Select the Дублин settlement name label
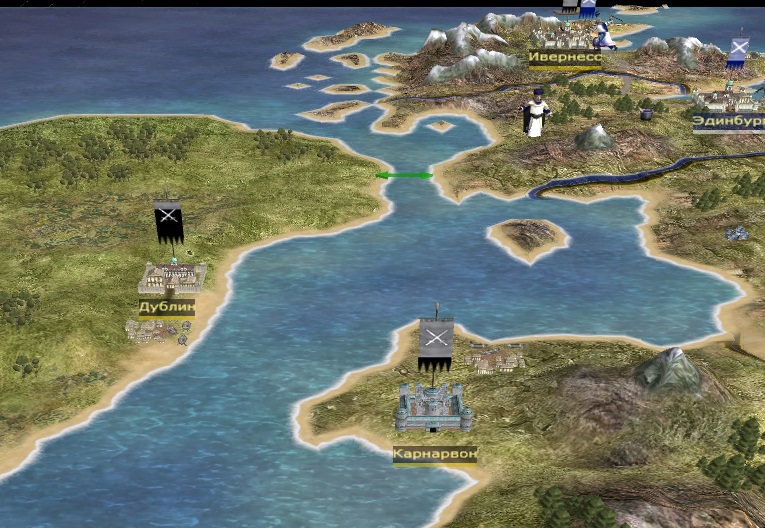 point(166,307)
